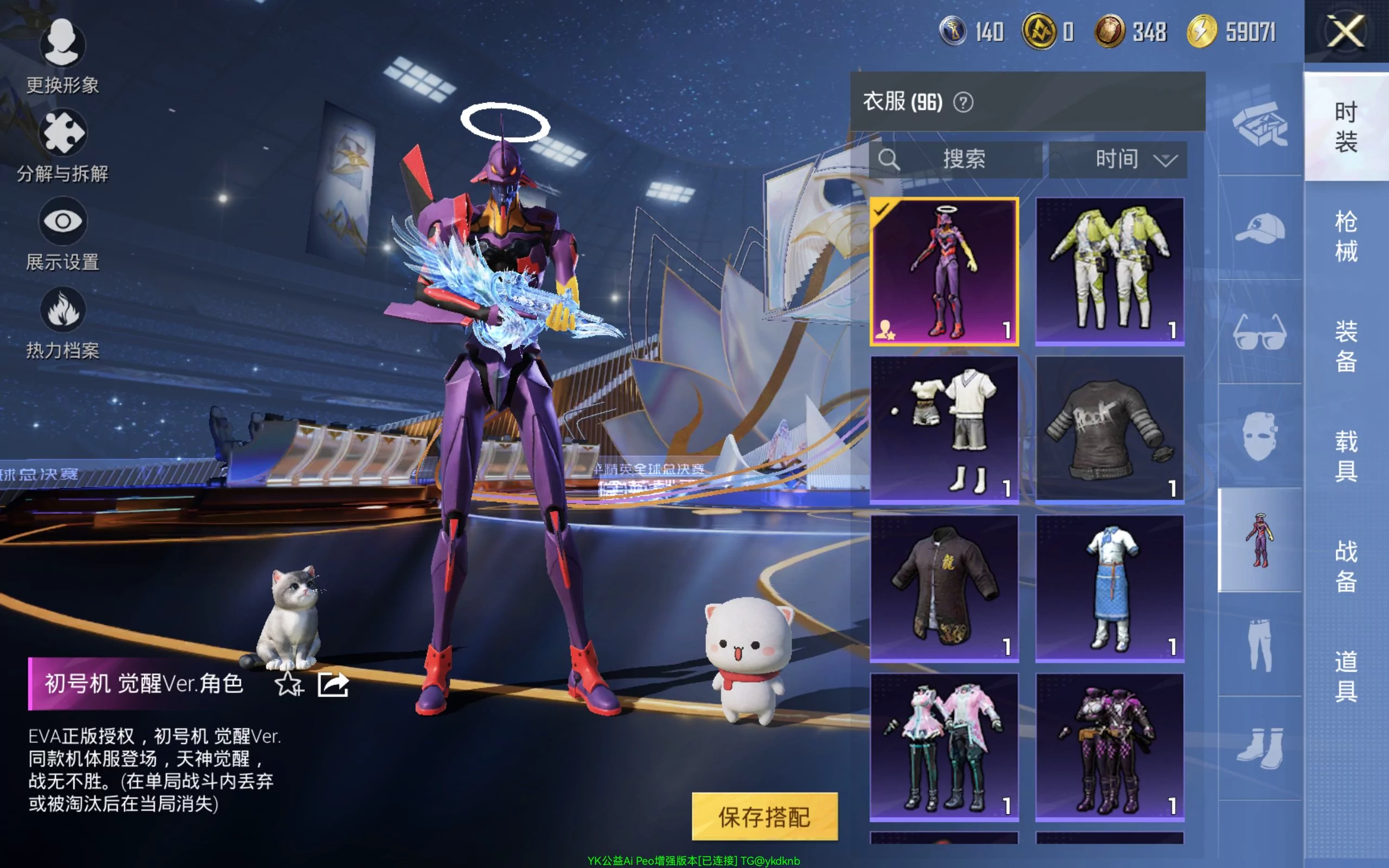Favorite the outfit with the star icon
Screen dimensions: 1389x868
click(x=288, y=684)
